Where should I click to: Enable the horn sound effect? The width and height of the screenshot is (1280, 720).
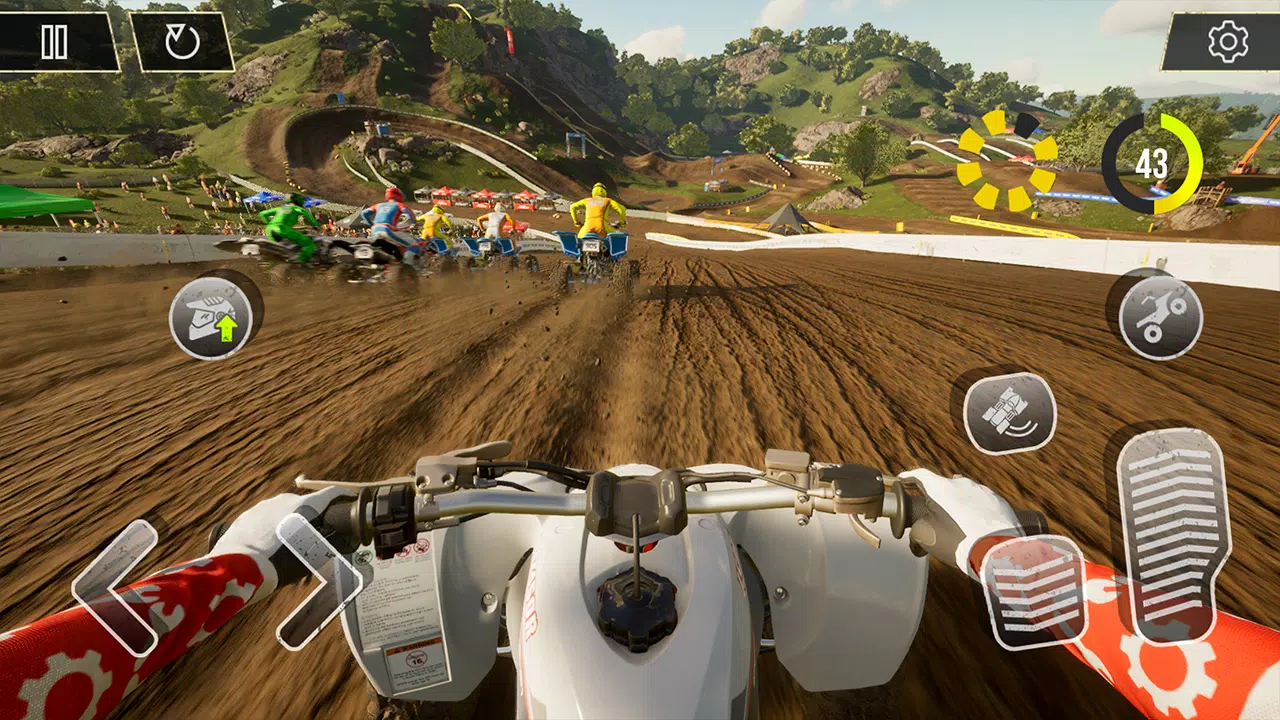(x=1009, y=412)
